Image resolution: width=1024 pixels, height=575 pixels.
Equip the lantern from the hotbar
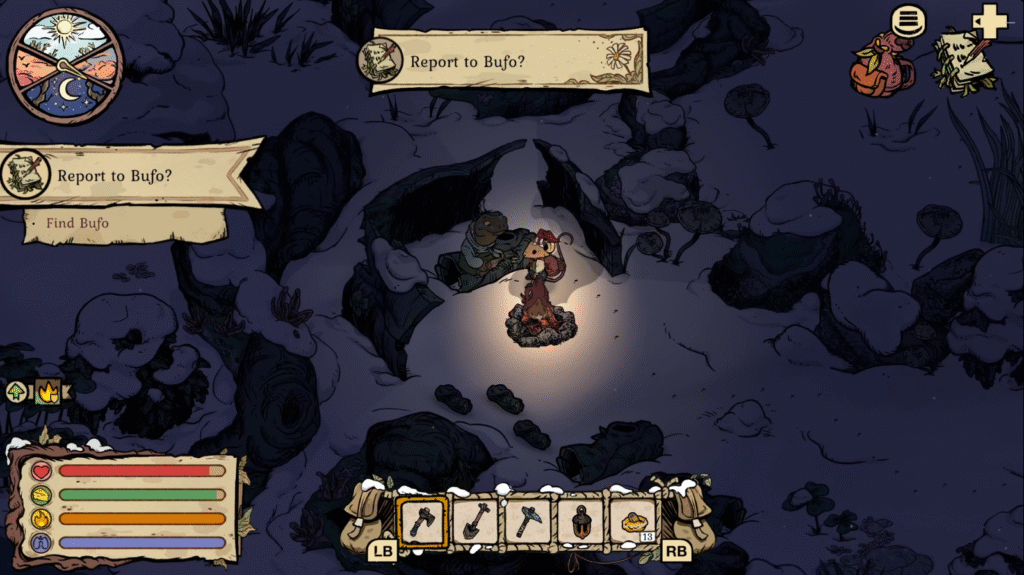580,521
